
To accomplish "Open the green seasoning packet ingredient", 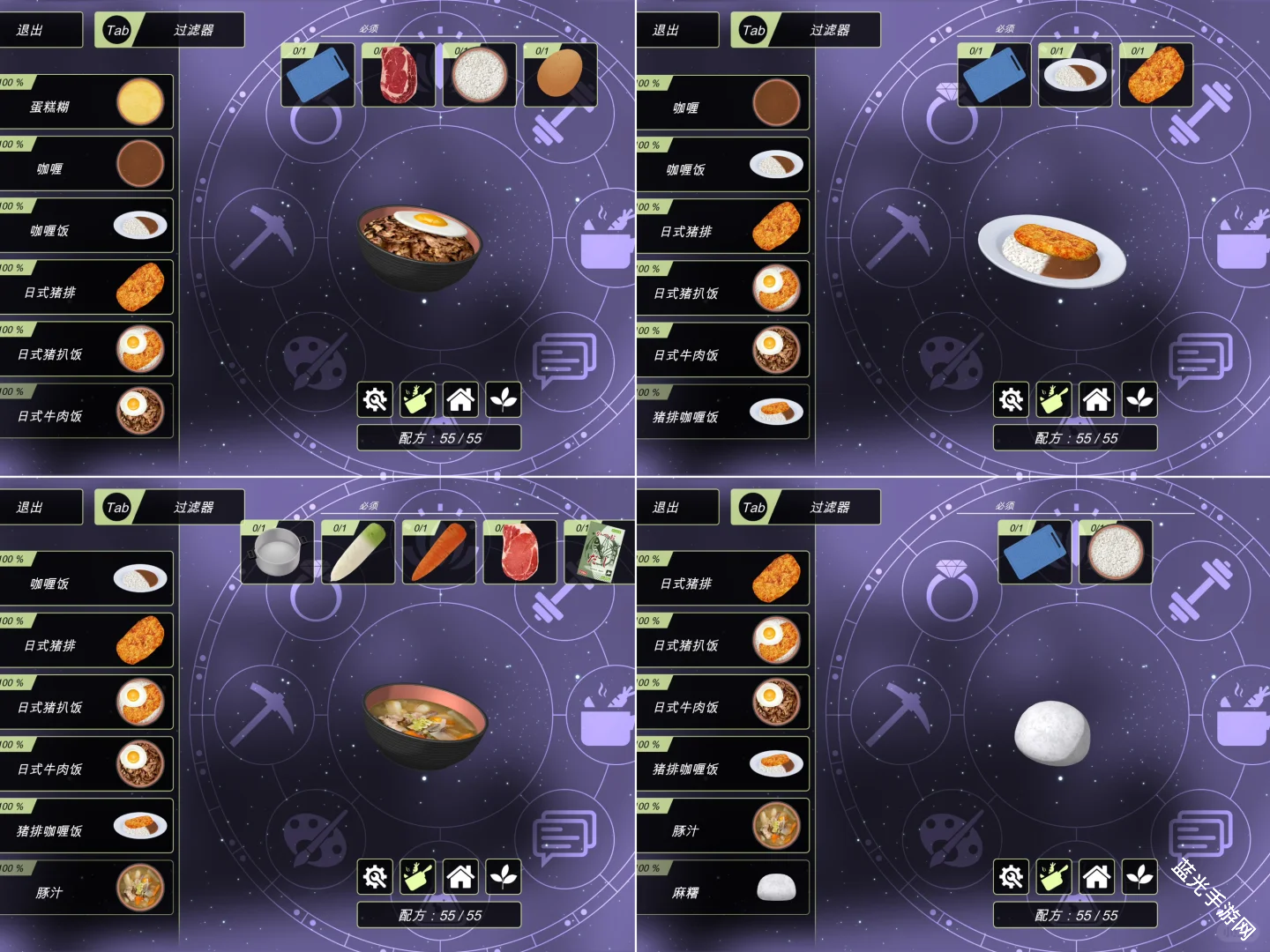I will 601,553.
